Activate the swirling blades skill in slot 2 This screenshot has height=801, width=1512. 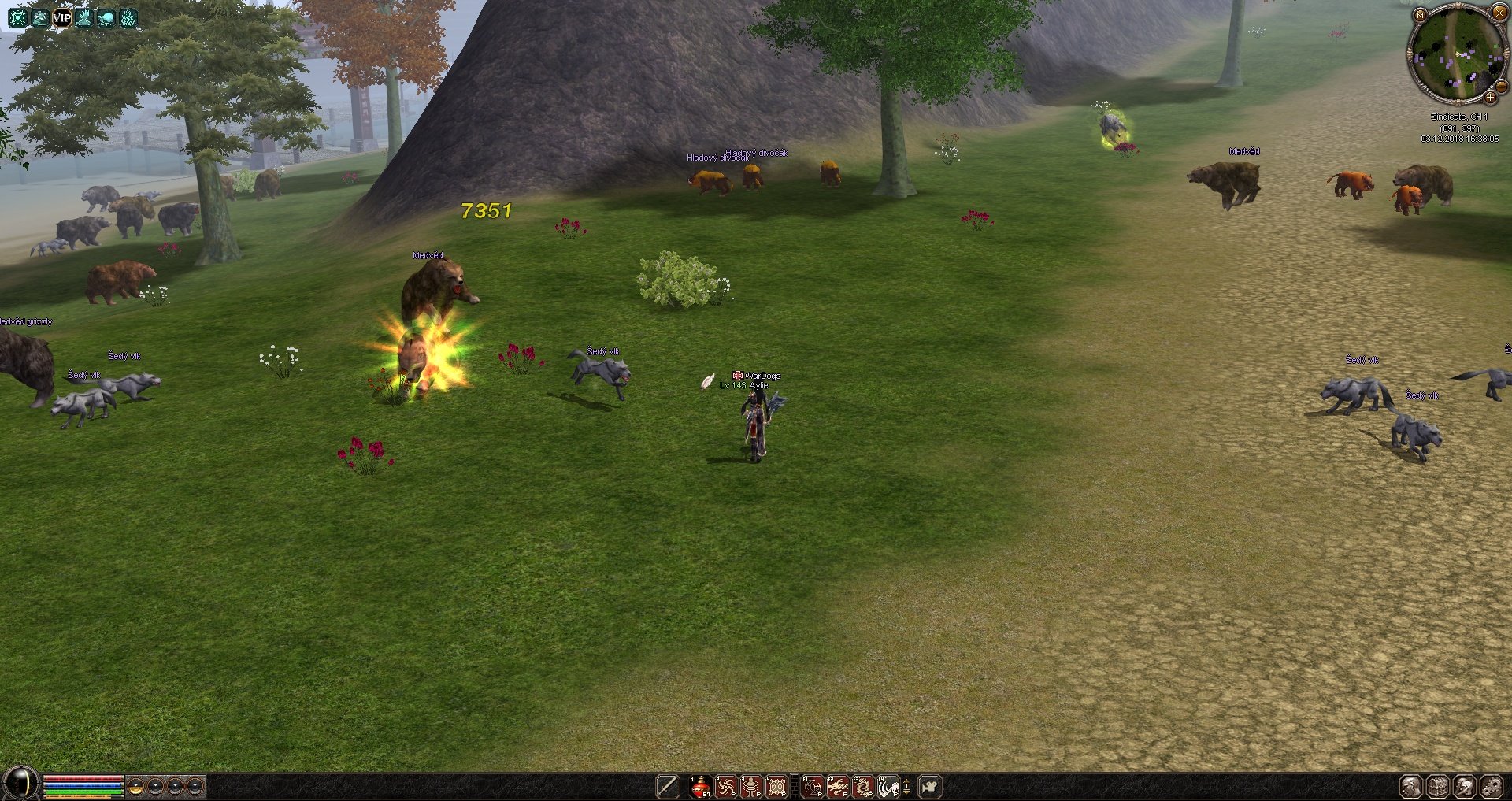725,786
